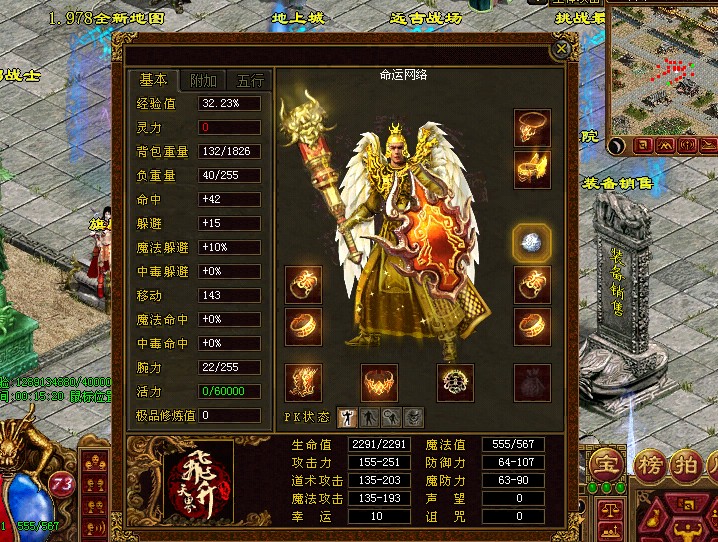Click the winged helmet equipment slot

pyautogui.click(x=533, y=169)
